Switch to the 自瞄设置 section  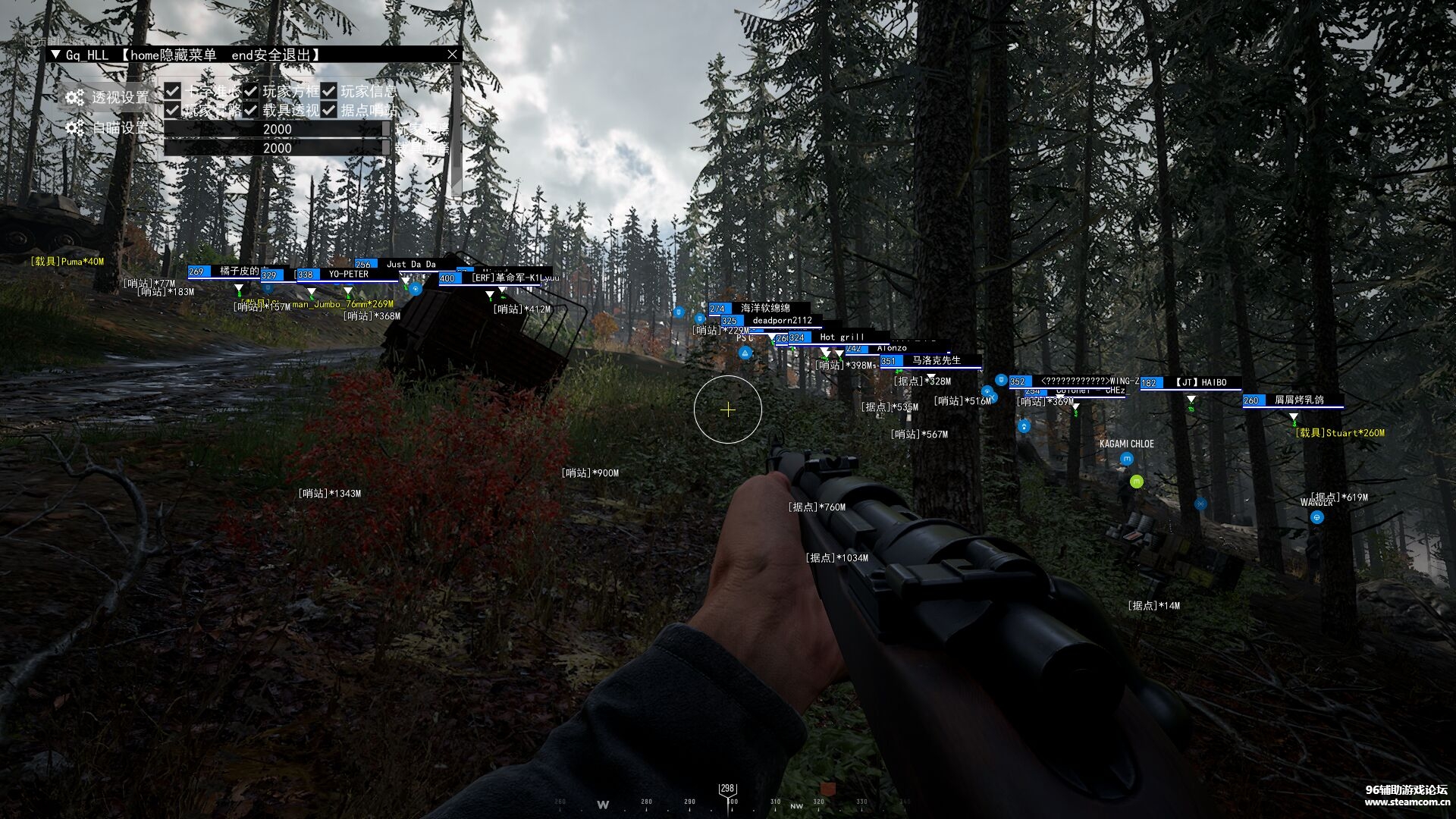108,128
